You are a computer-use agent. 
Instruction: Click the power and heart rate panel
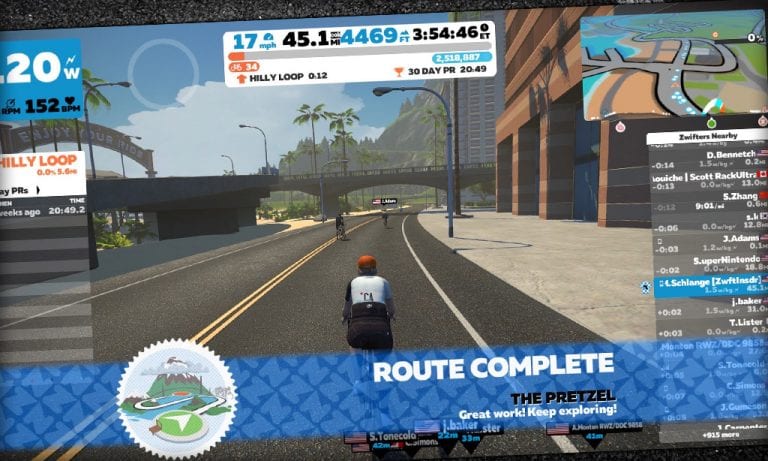(x=40, y=79)
